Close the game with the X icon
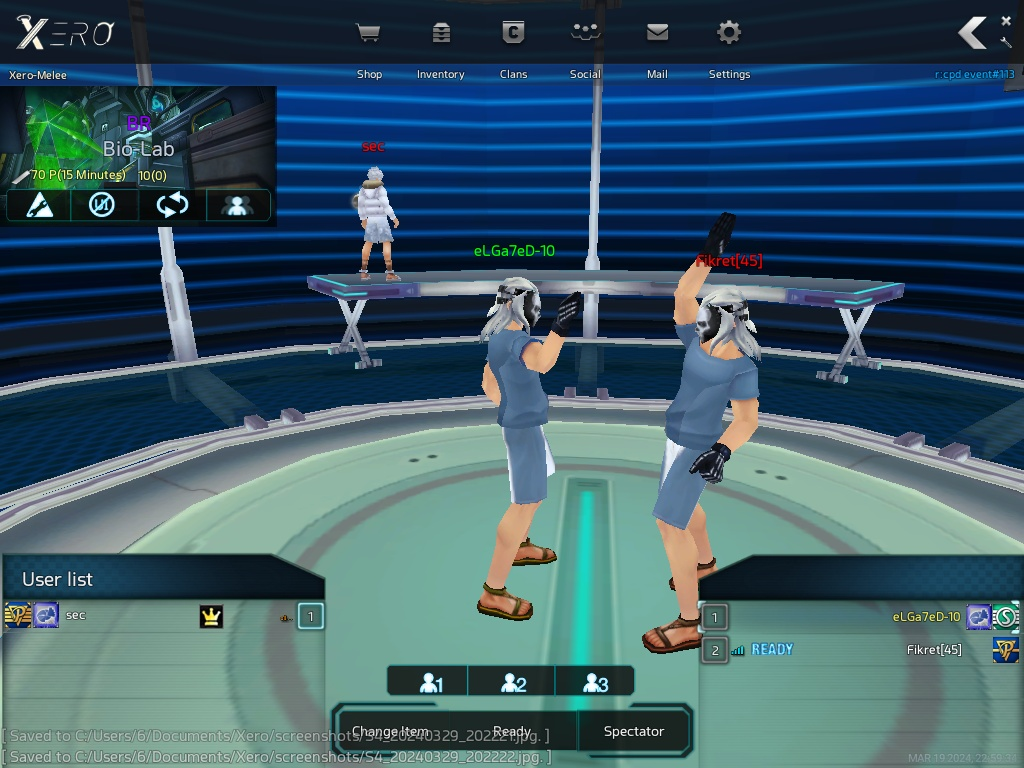Screen dimensions: 1024x768 (1006, 20)
